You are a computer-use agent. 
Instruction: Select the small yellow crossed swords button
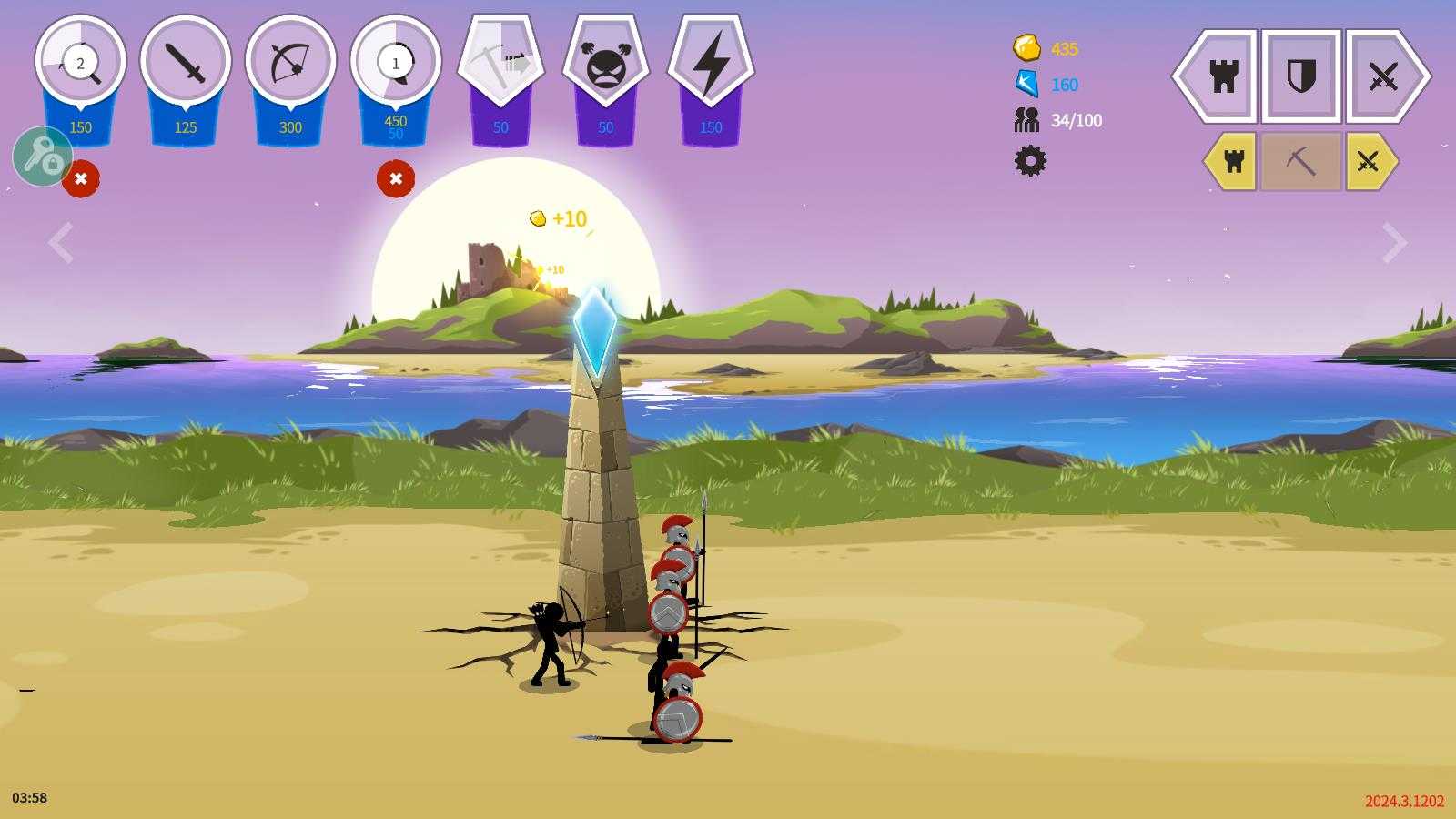(1369, 162)
